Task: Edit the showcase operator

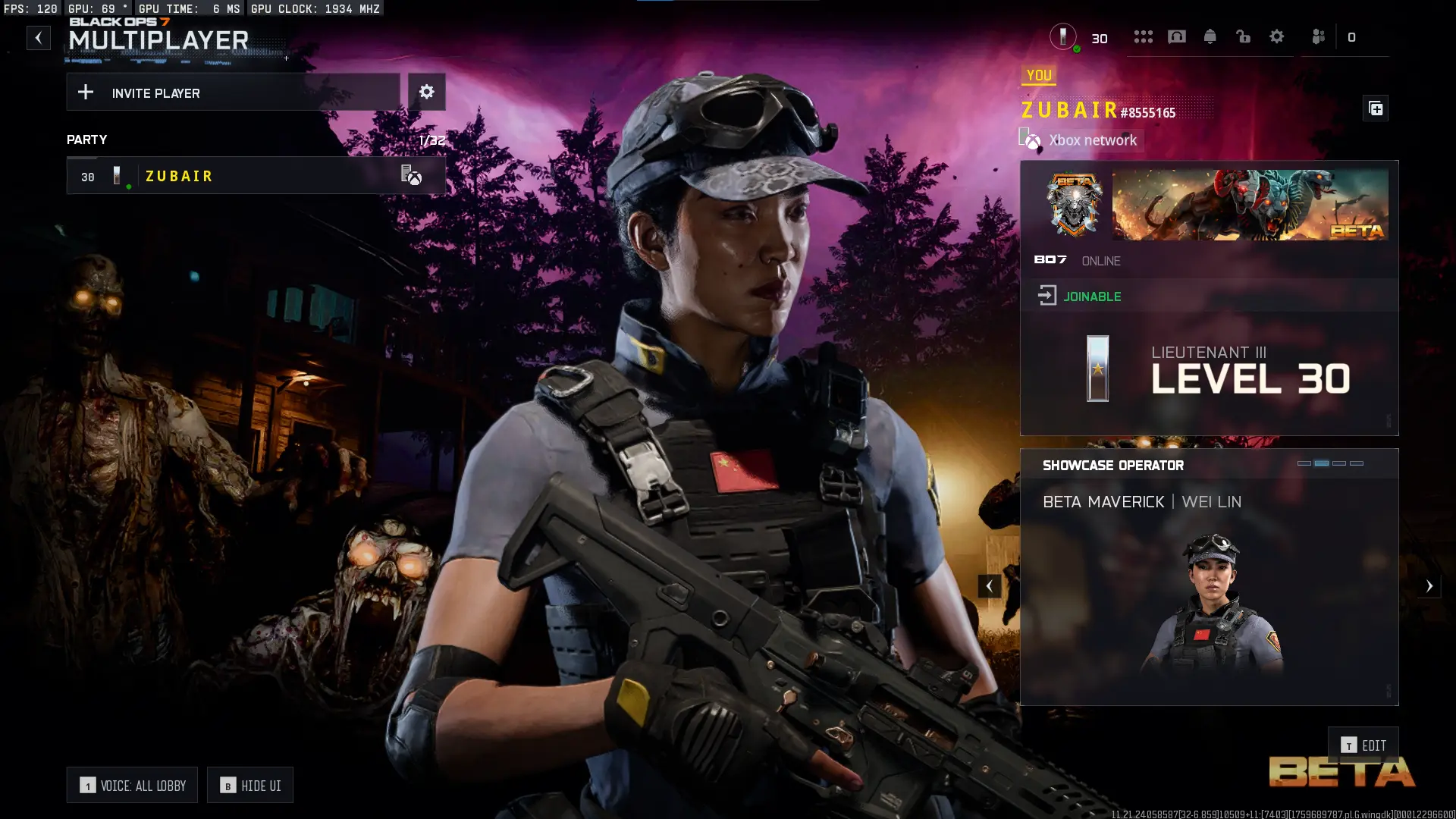Action: pyautogui.click(x=1363, y=745)
